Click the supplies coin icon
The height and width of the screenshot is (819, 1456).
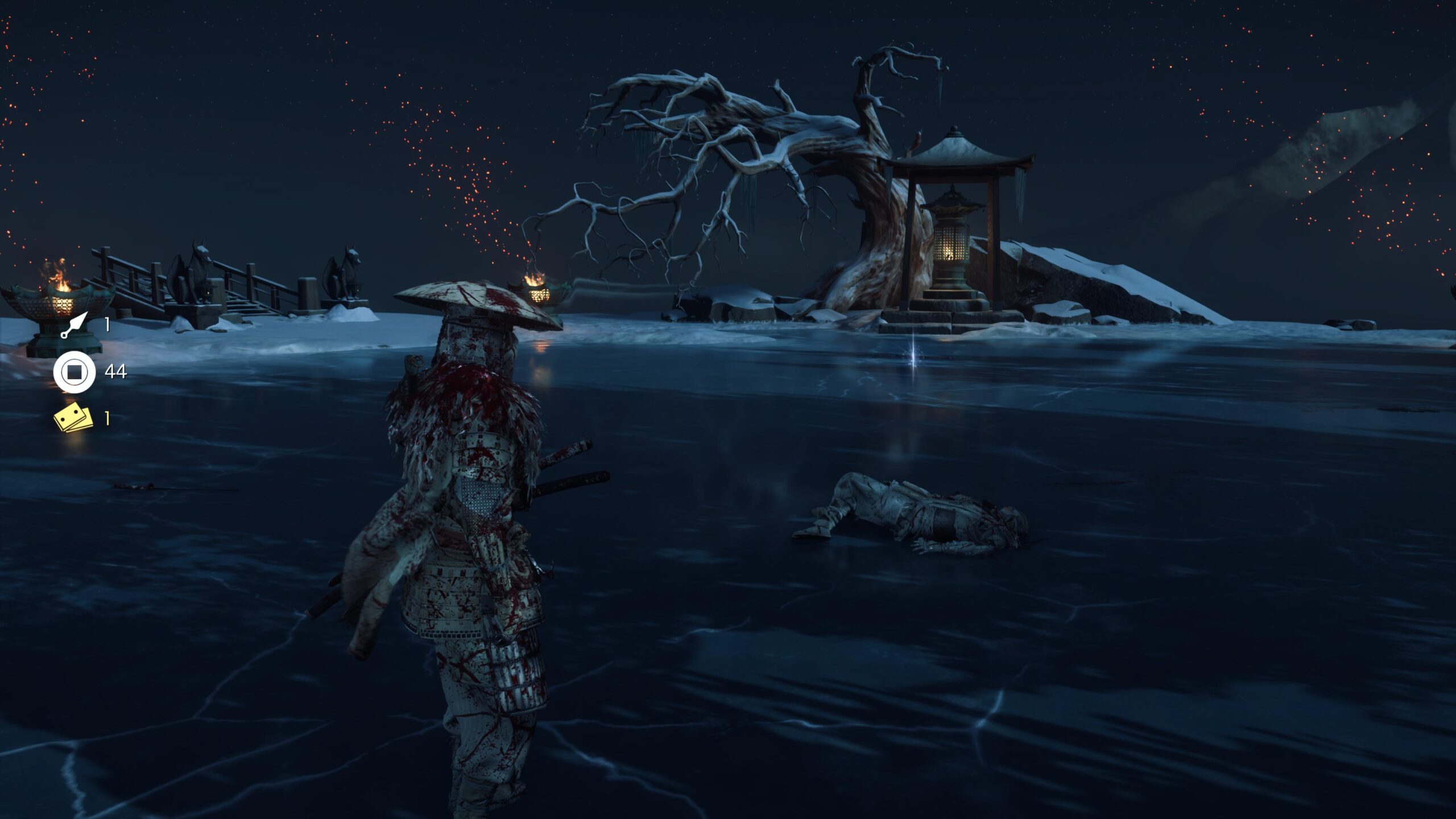[75, 373]
